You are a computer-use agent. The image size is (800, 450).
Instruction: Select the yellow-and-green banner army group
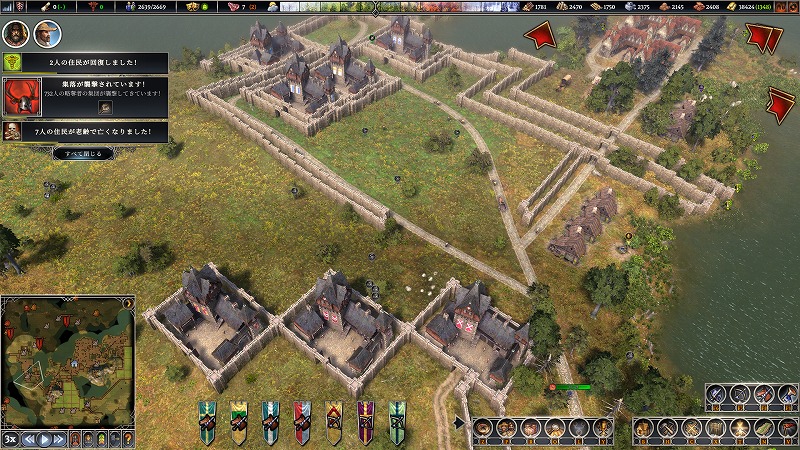[x=239, y=421]
